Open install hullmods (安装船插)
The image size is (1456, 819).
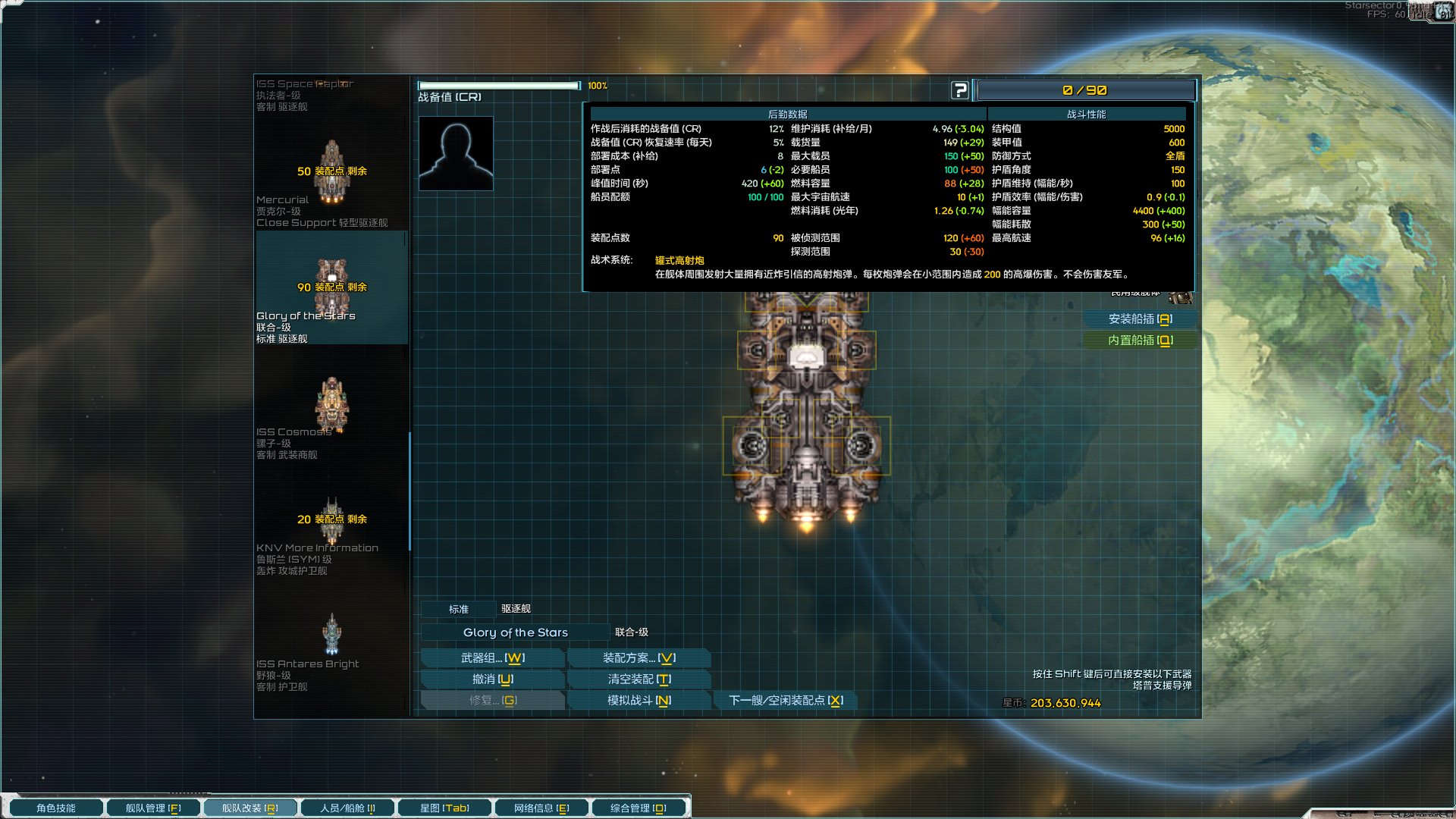1140,319
